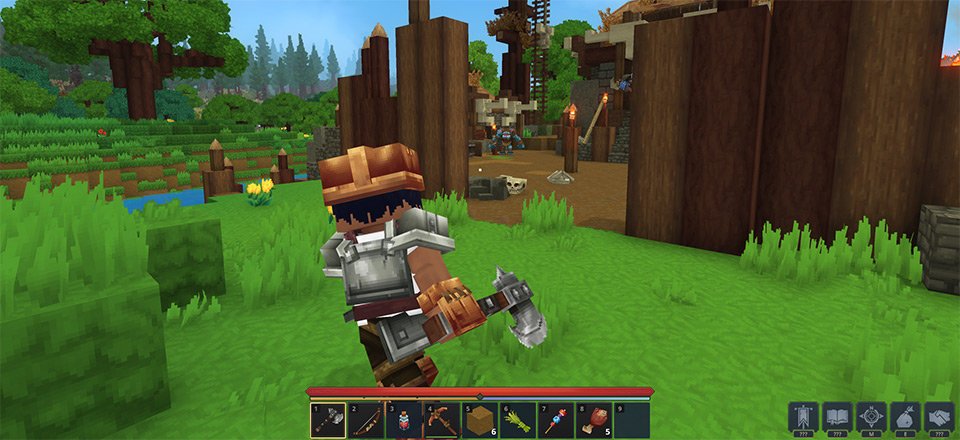This screenshot has height=440, width=960.
Task: Open the banner icon menu
Action: pyautogui.click(x=803, y=416)
